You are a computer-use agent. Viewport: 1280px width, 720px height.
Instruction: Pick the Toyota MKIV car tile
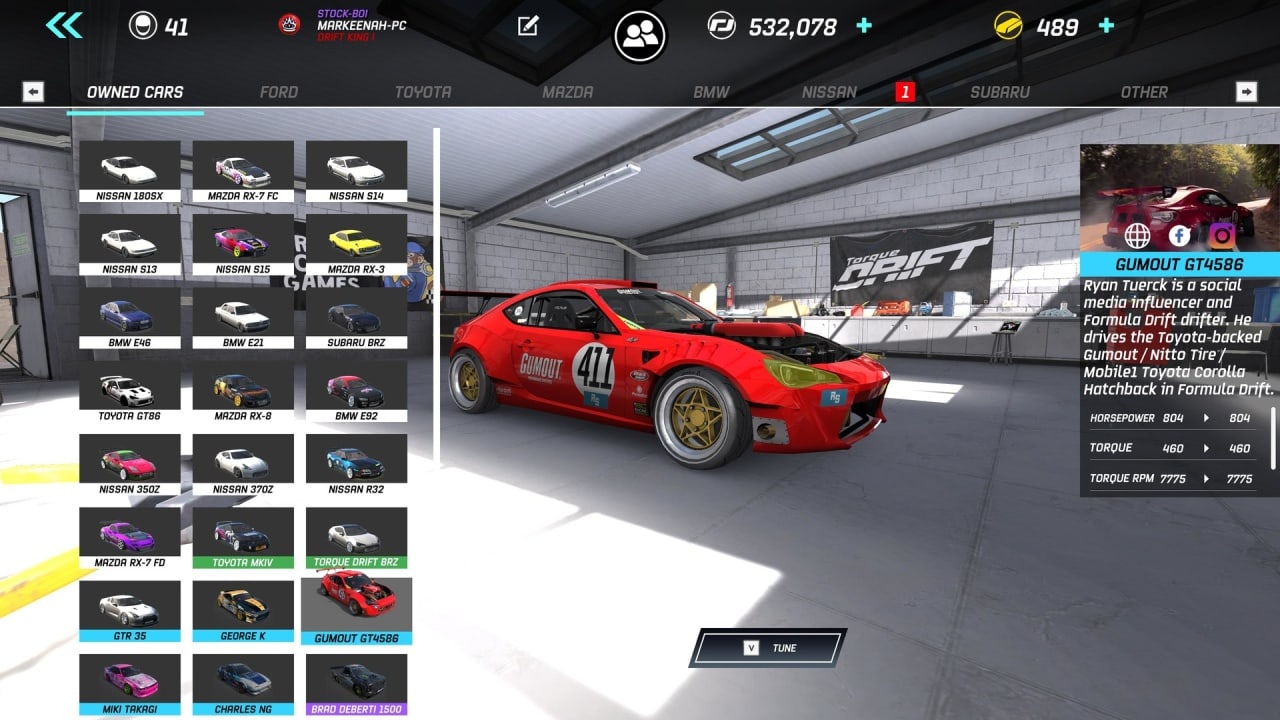coord(243,538)
